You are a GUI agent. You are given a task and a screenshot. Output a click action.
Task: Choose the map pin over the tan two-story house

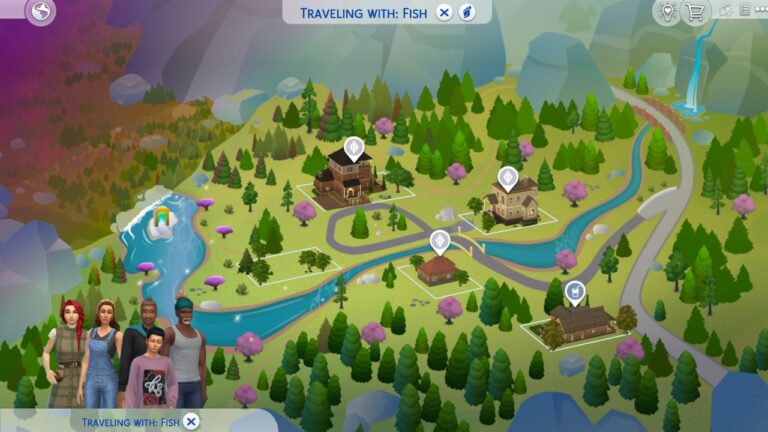pos(506,178)
